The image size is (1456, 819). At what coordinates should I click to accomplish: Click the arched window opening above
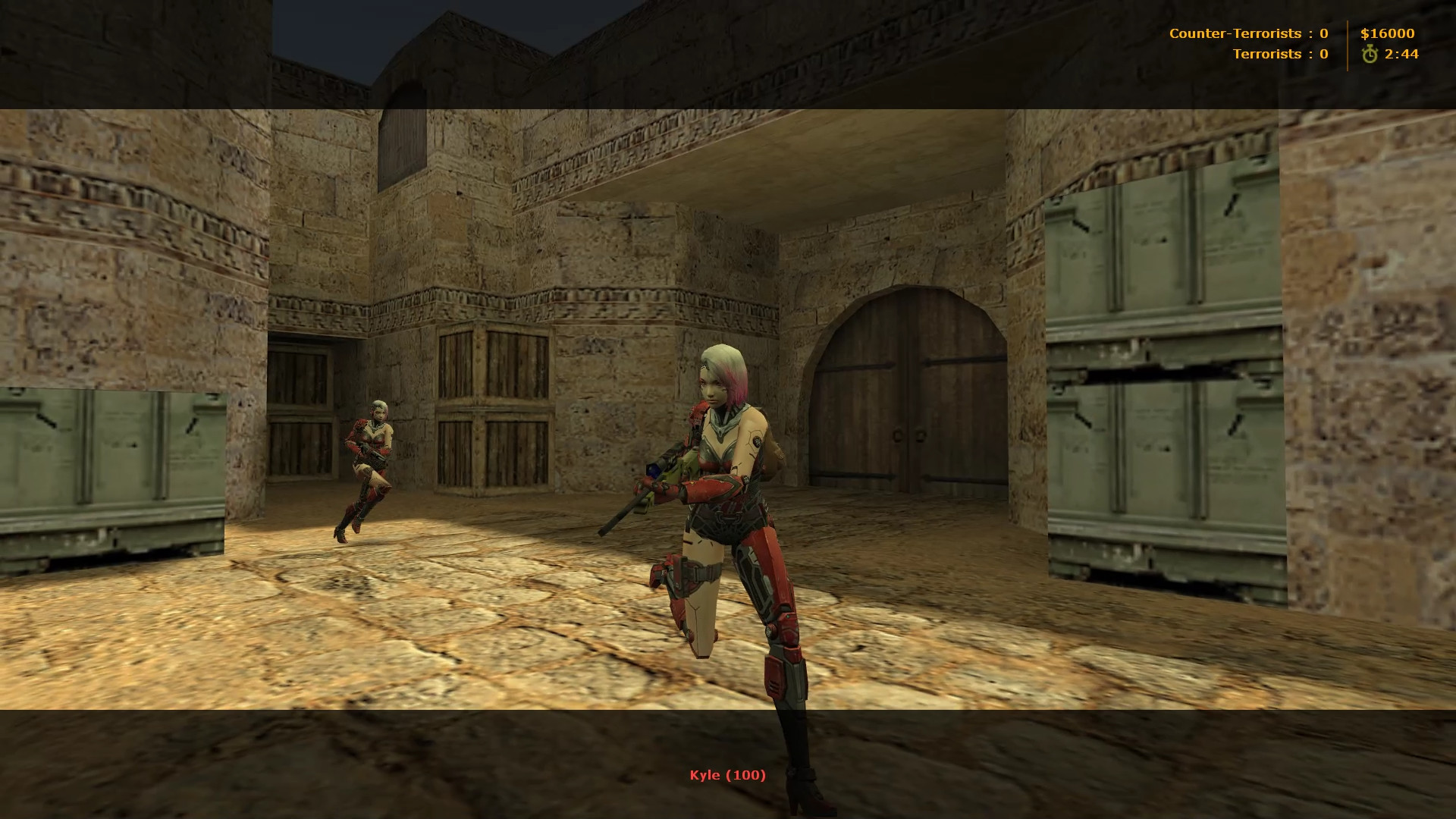pyautogui.click(x=402, y=121)
